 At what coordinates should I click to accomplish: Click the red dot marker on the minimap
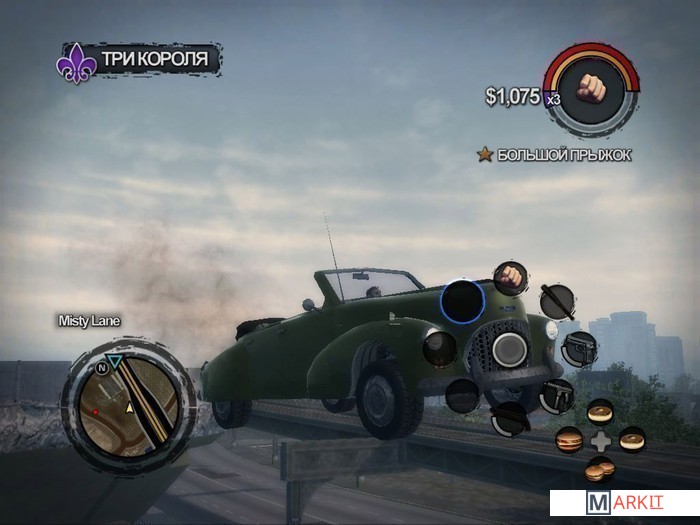[95, 411]
